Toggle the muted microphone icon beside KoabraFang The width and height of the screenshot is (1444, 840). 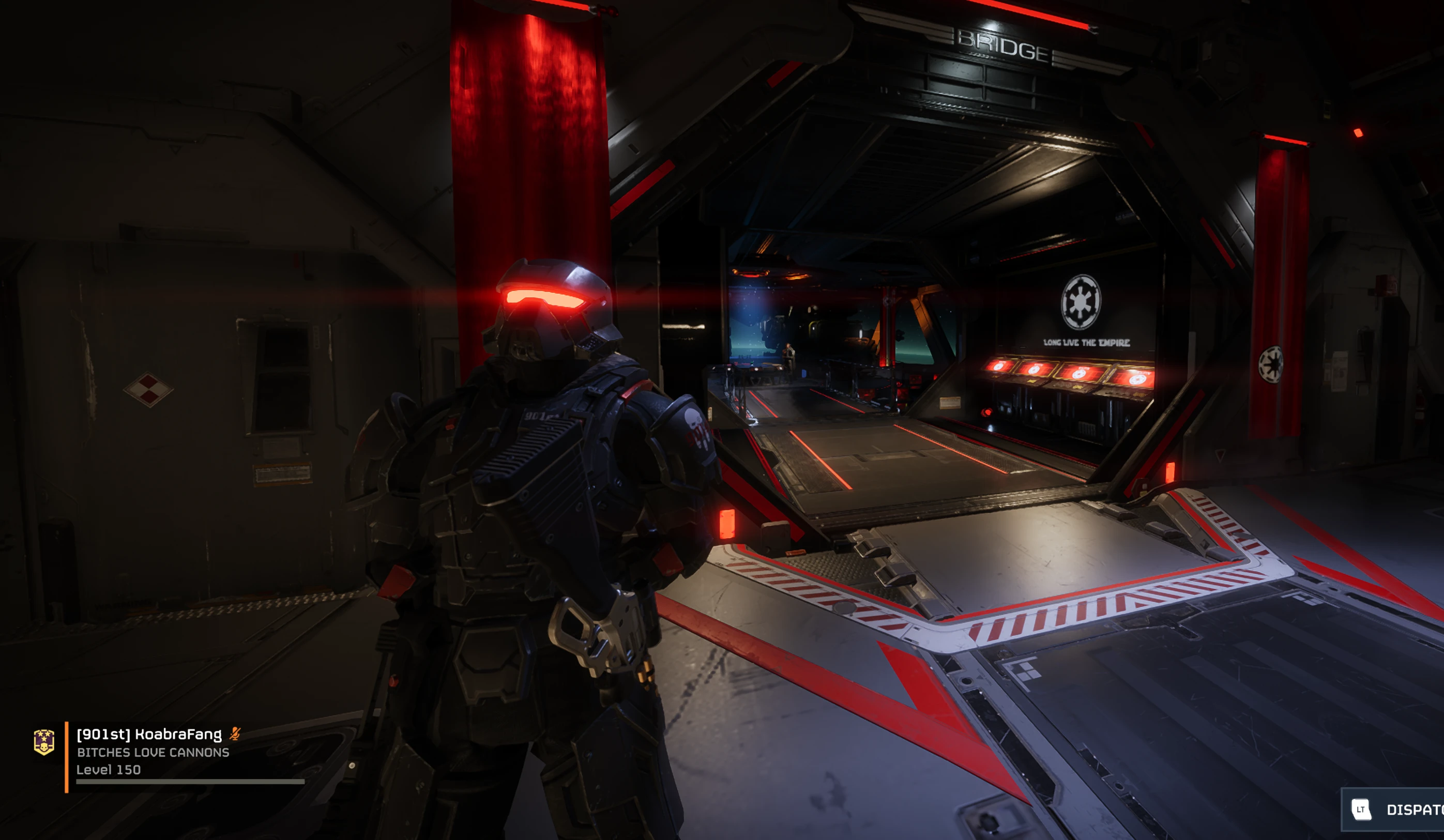pos(235,734)
